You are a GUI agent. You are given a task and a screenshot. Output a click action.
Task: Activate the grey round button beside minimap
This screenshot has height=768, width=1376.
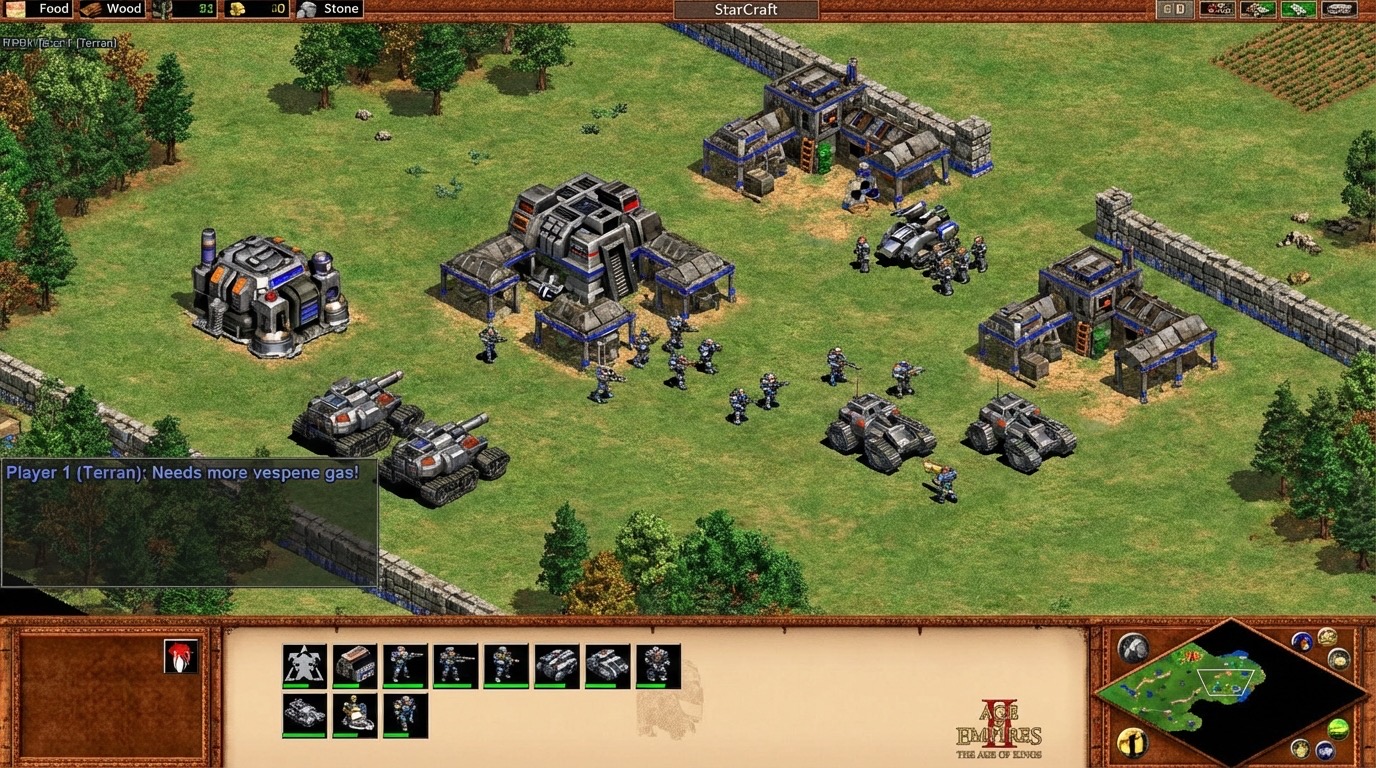point(1132,648)
